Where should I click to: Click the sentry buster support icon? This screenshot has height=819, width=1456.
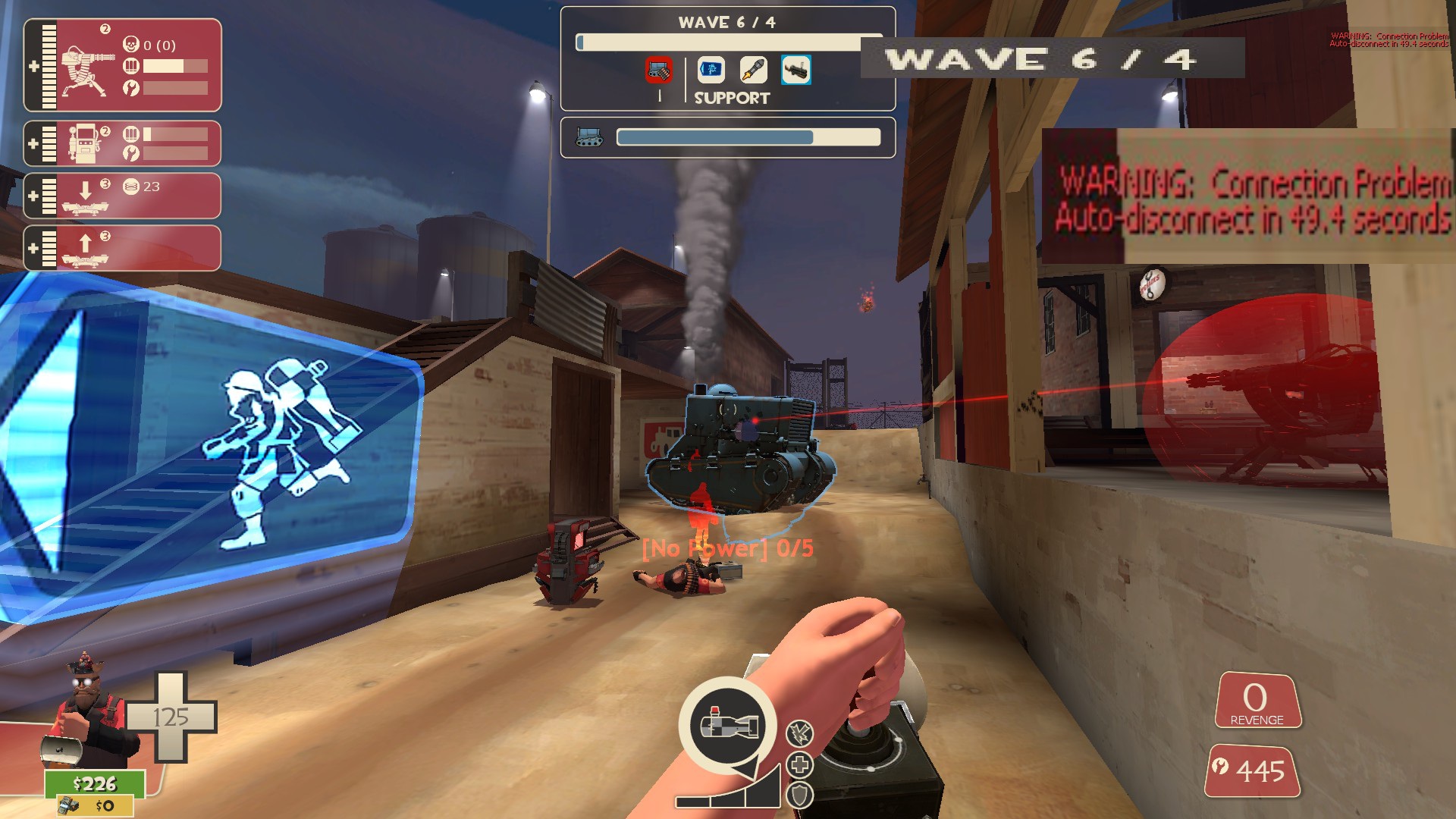pos(795,70)
